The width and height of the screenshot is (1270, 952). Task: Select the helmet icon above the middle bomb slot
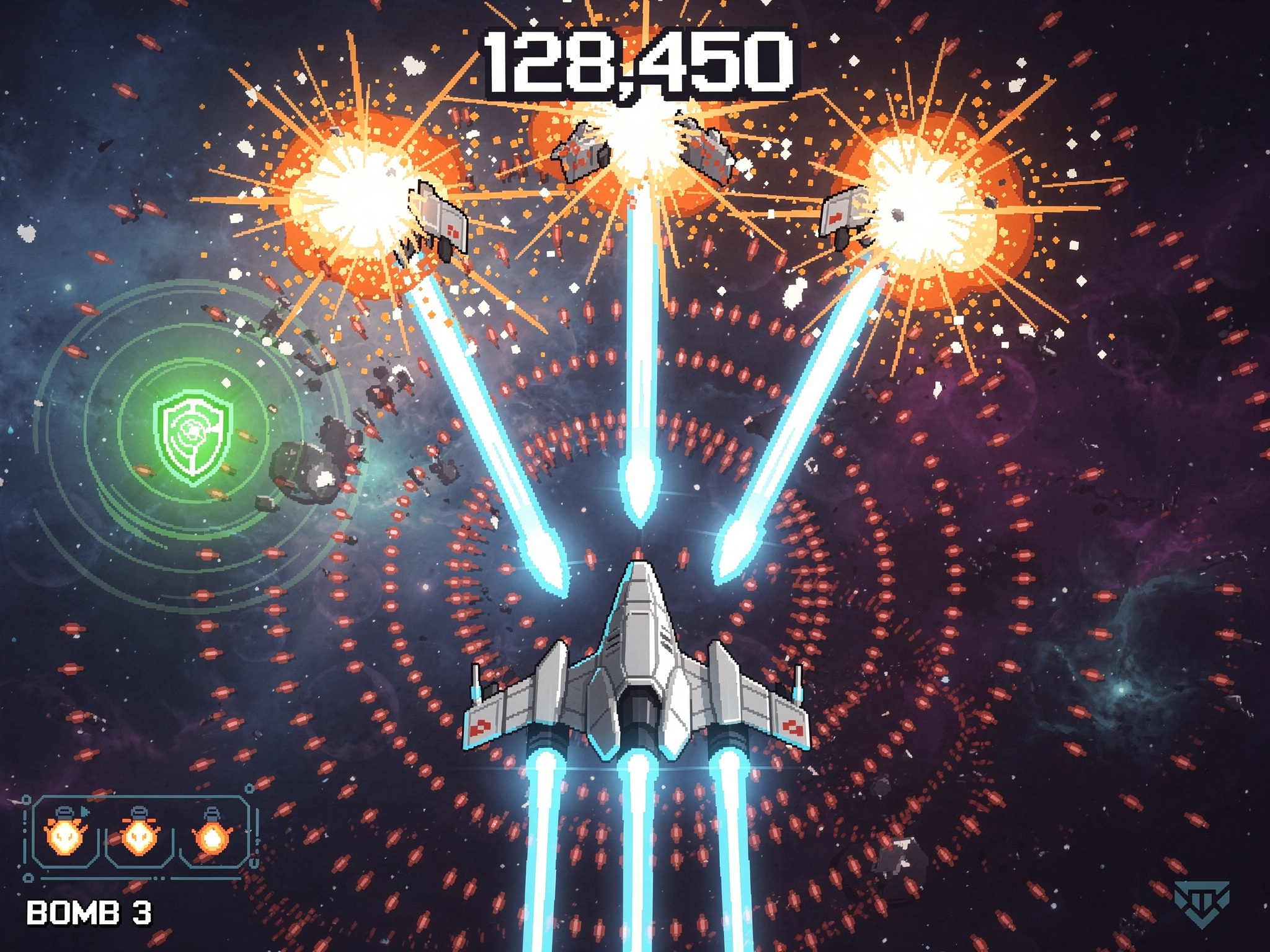pos(139,812)
